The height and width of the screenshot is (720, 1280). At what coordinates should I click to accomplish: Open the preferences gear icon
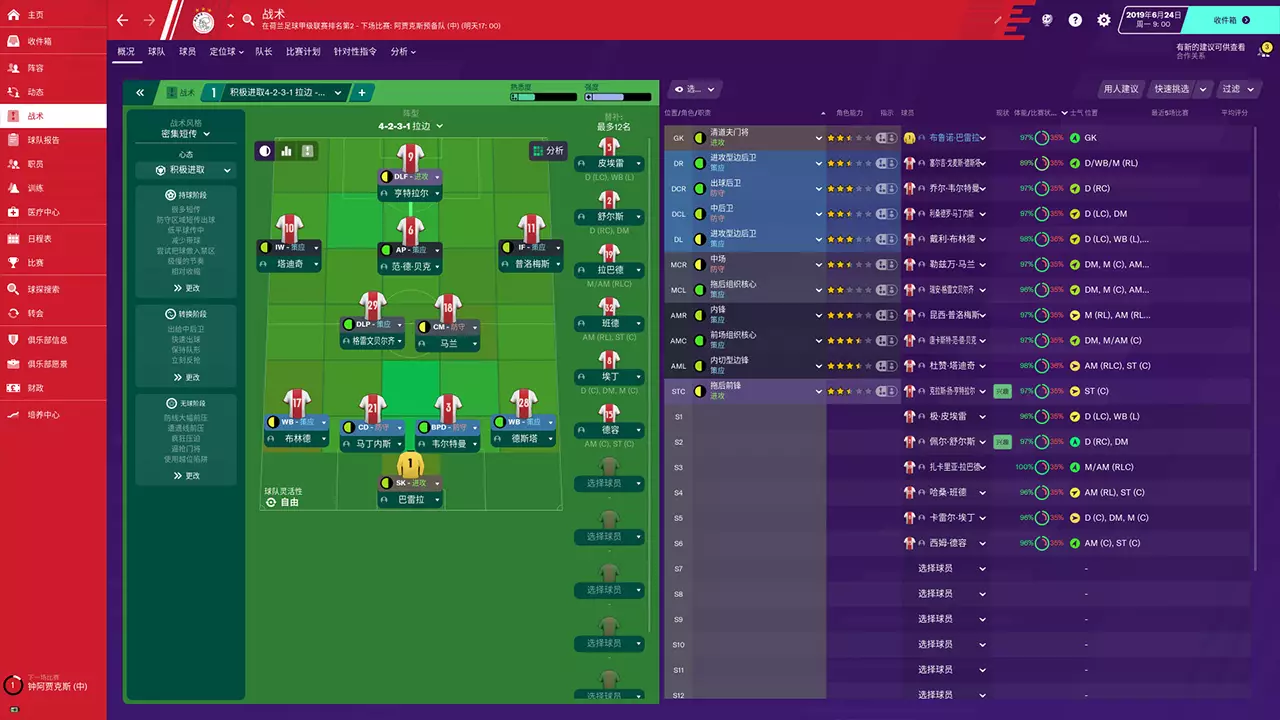pyautogui.click(x=1104, y=20)
